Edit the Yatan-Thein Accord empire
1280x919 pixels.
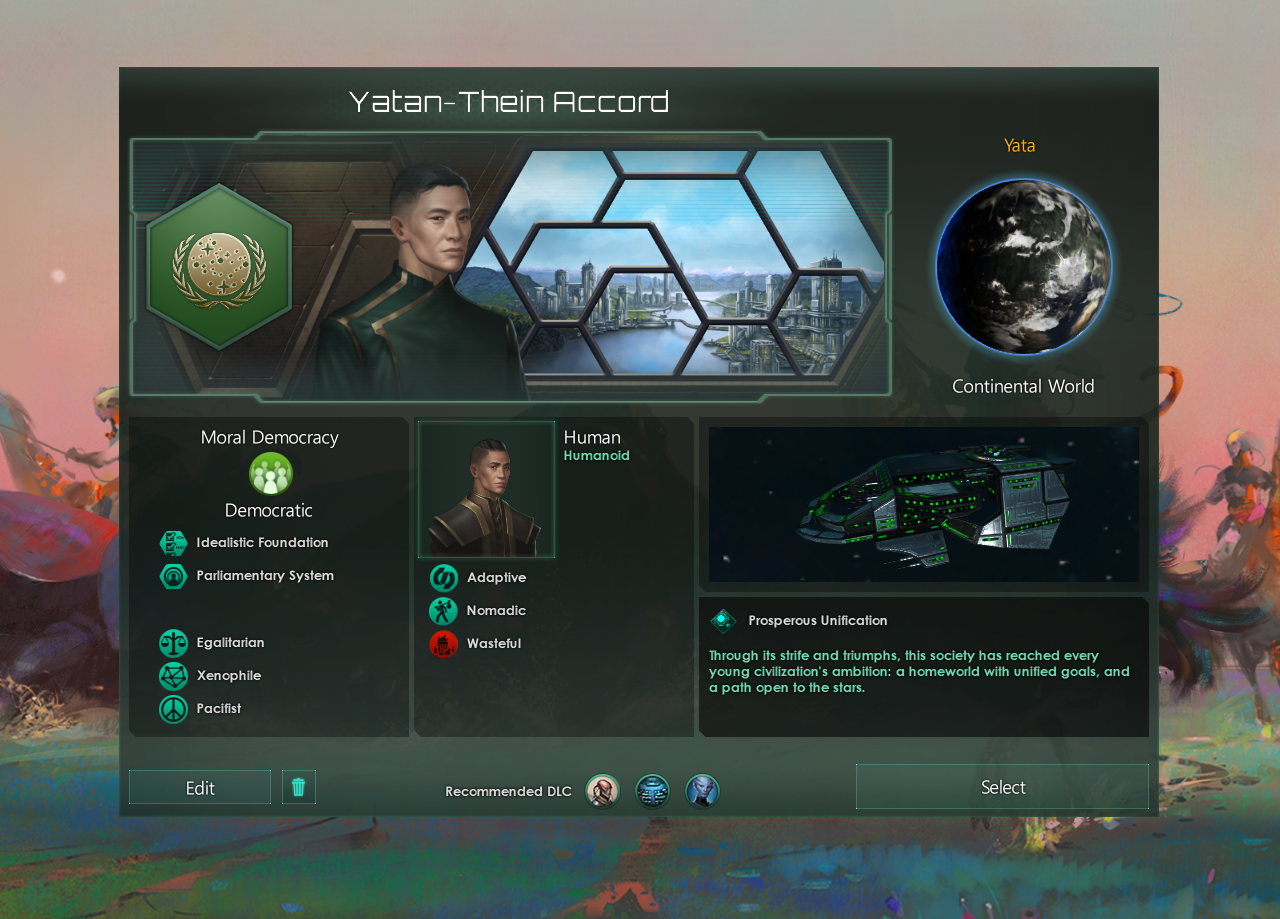click(200, 787)
